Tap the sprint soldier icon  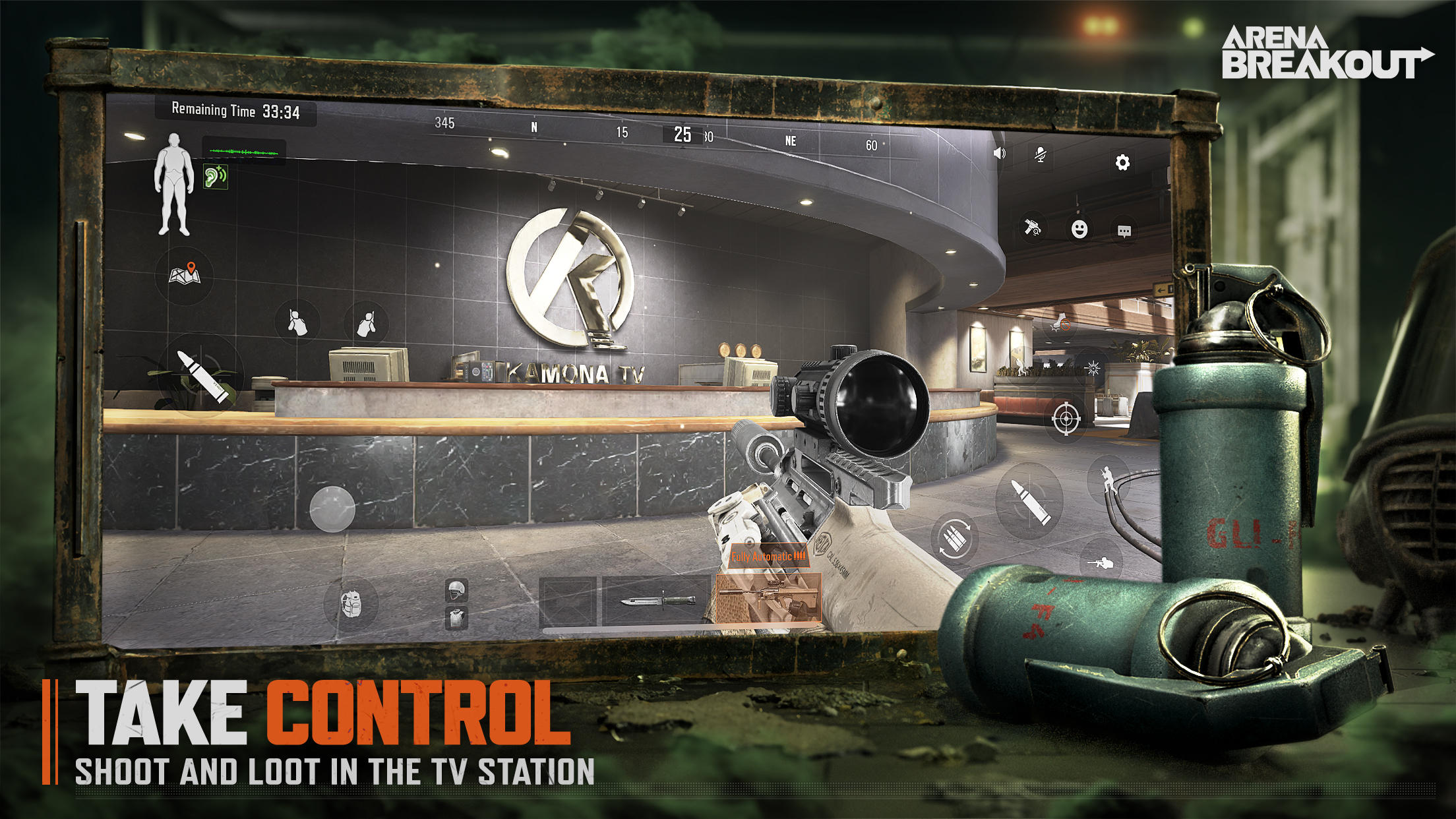1108,479
